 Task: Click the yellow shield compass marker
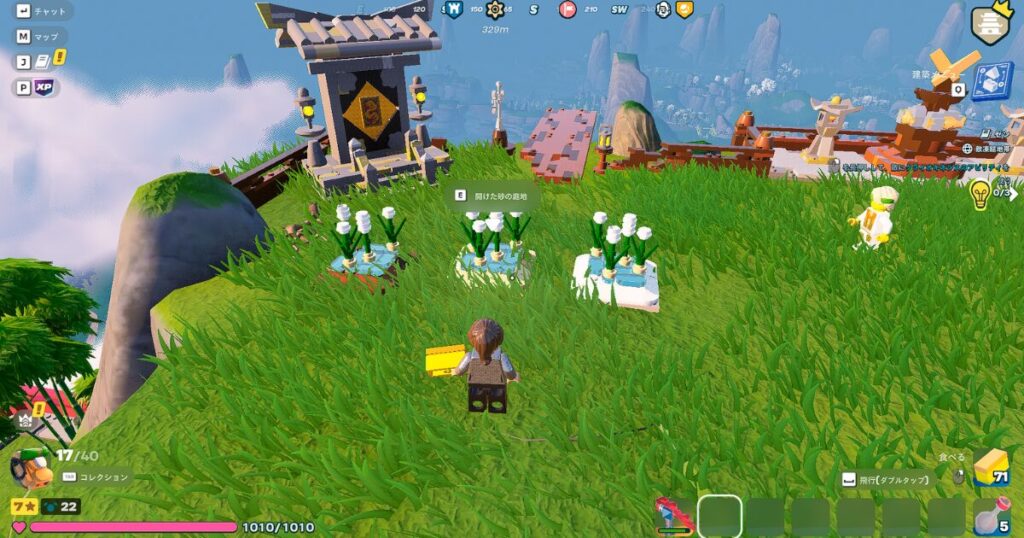tap(685, 10)
